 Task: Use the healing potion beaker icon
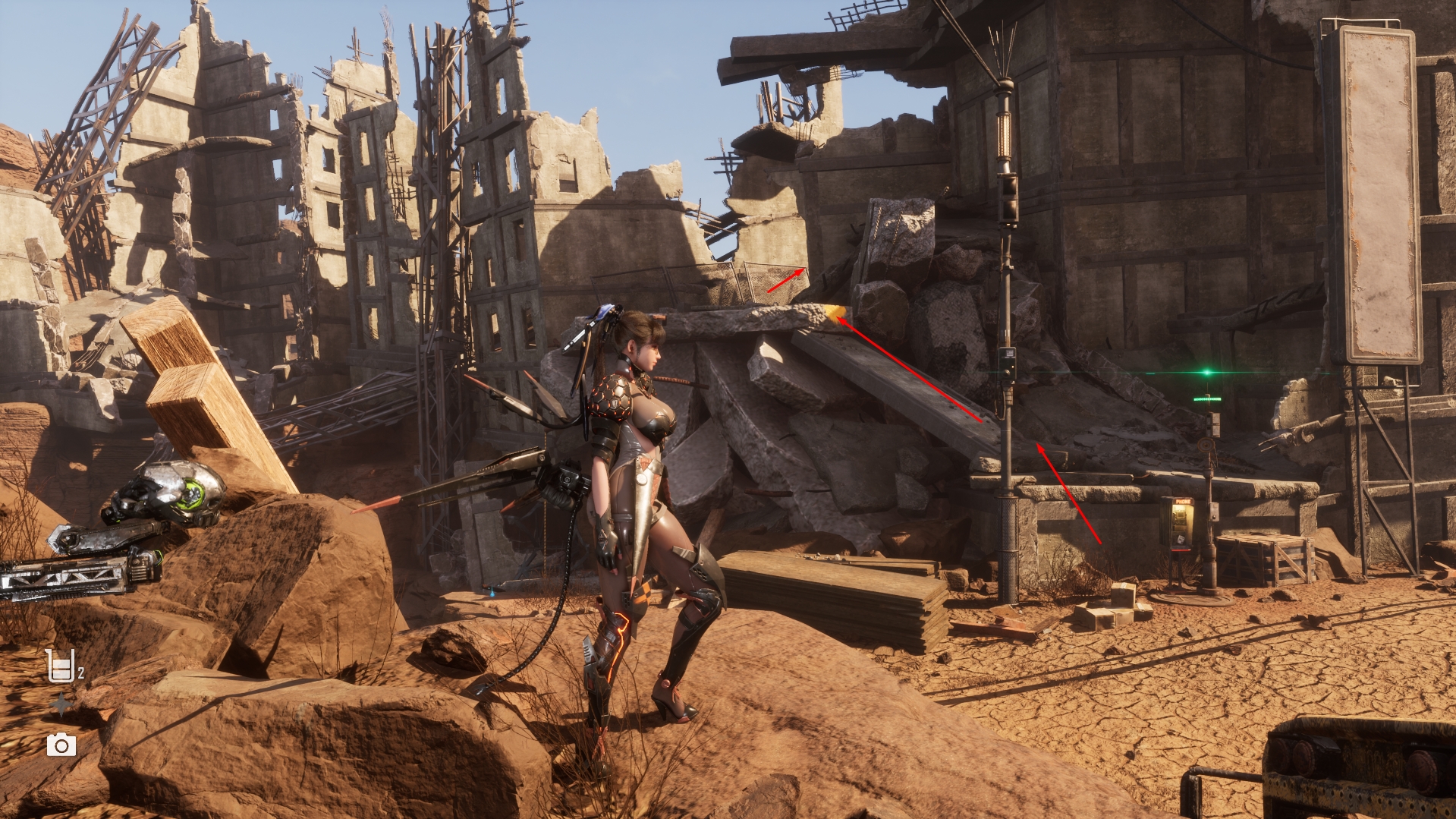coord(61,666)
